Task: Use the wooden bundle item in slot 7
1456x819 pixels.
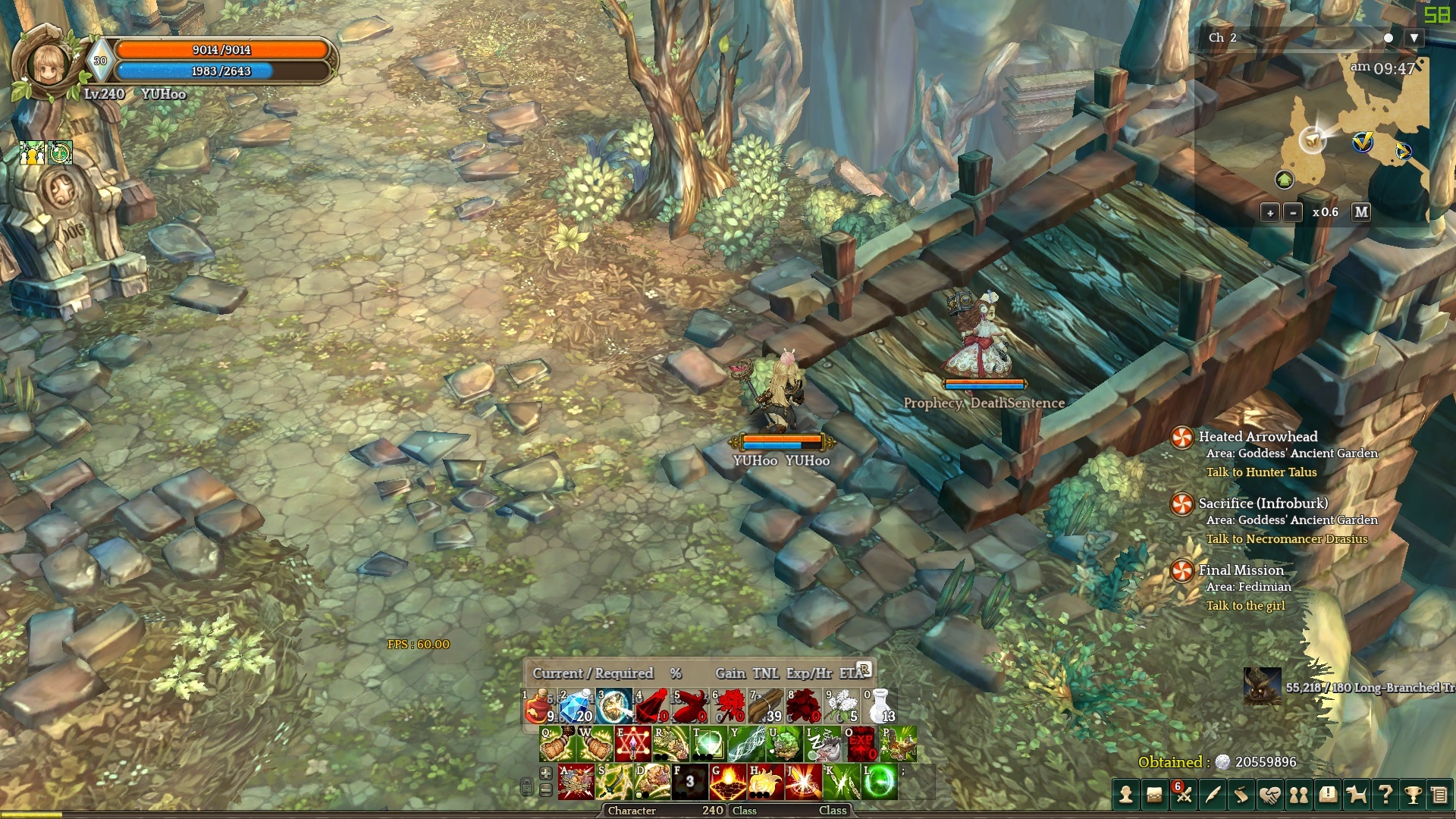Action: 766,706
